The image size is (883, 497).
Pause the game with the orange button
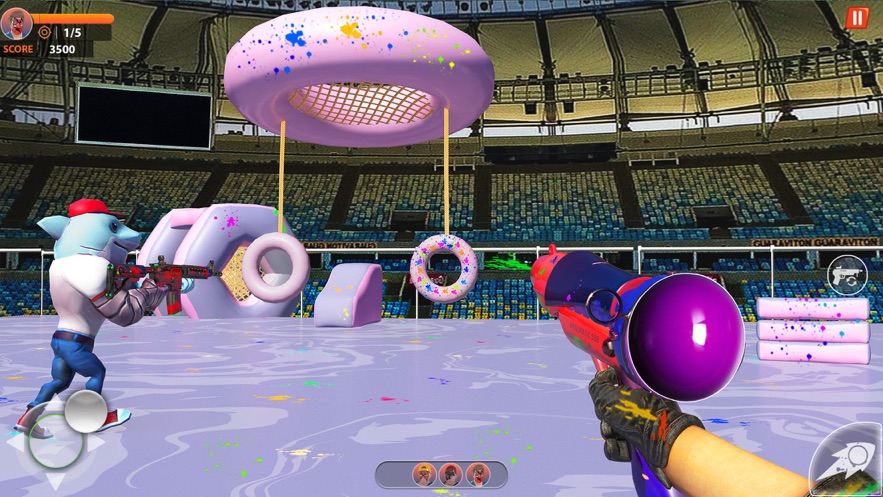pyautogui.click(x=857, y=18)
